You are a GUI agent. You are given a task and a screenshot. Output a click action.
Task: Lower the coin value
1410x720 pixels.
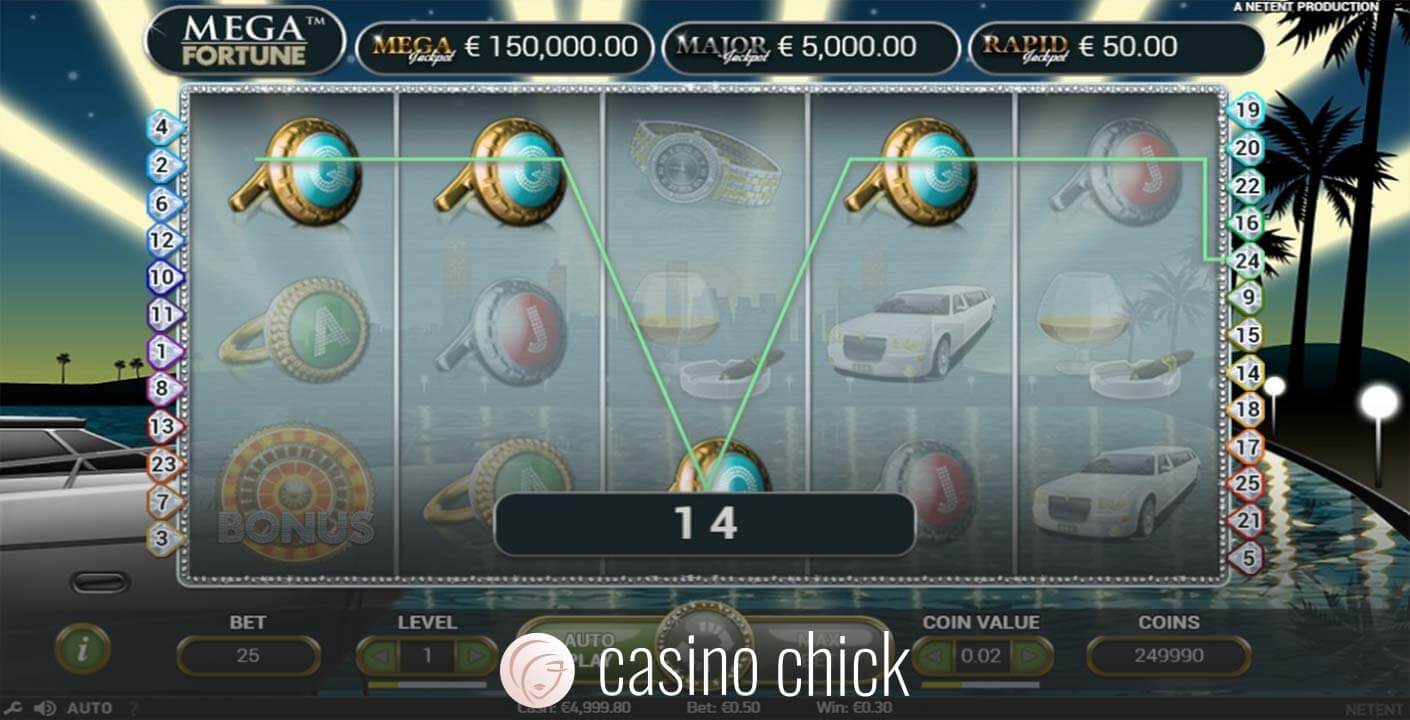pyautogui.click(x=935, y=657)
